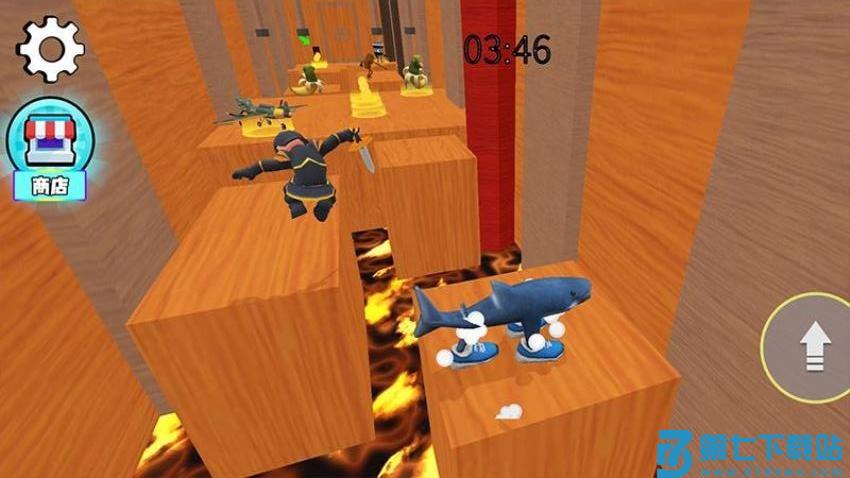850x478 pixels.
Task: Tap the jump arrow button
Action: click(812, 348)
